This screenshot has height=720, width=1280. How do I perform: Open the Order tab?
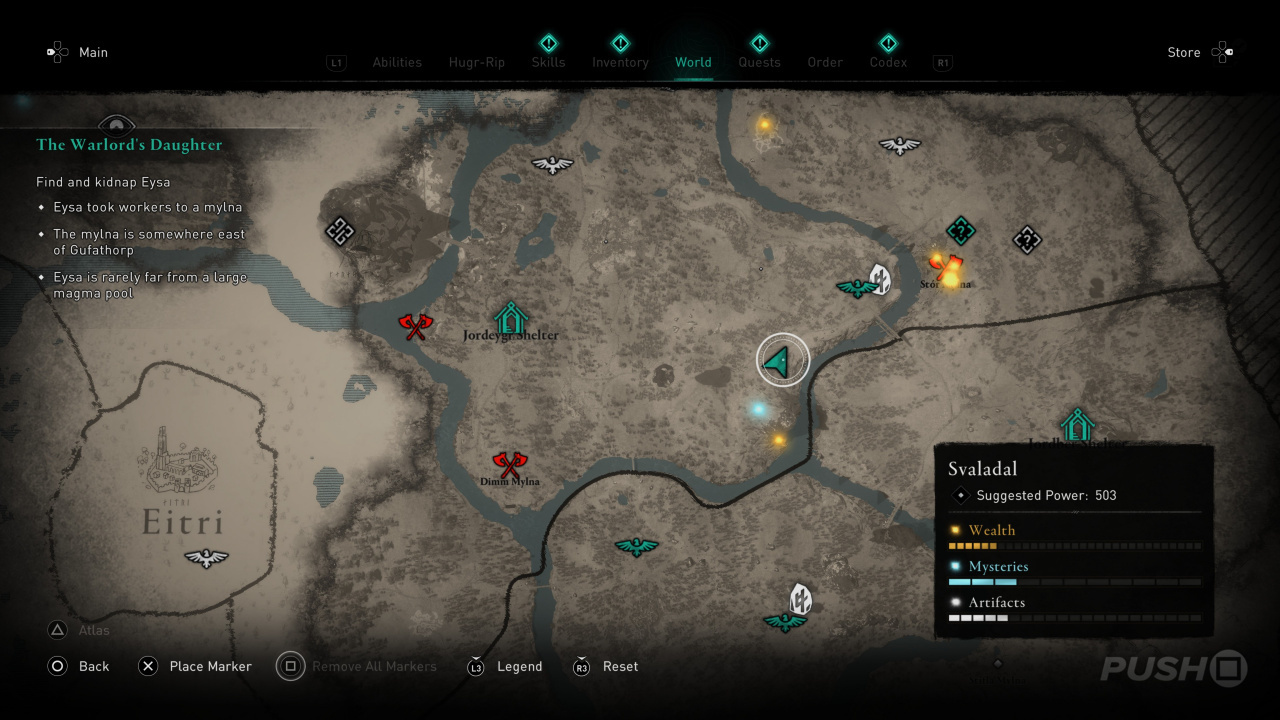(825, 62)
